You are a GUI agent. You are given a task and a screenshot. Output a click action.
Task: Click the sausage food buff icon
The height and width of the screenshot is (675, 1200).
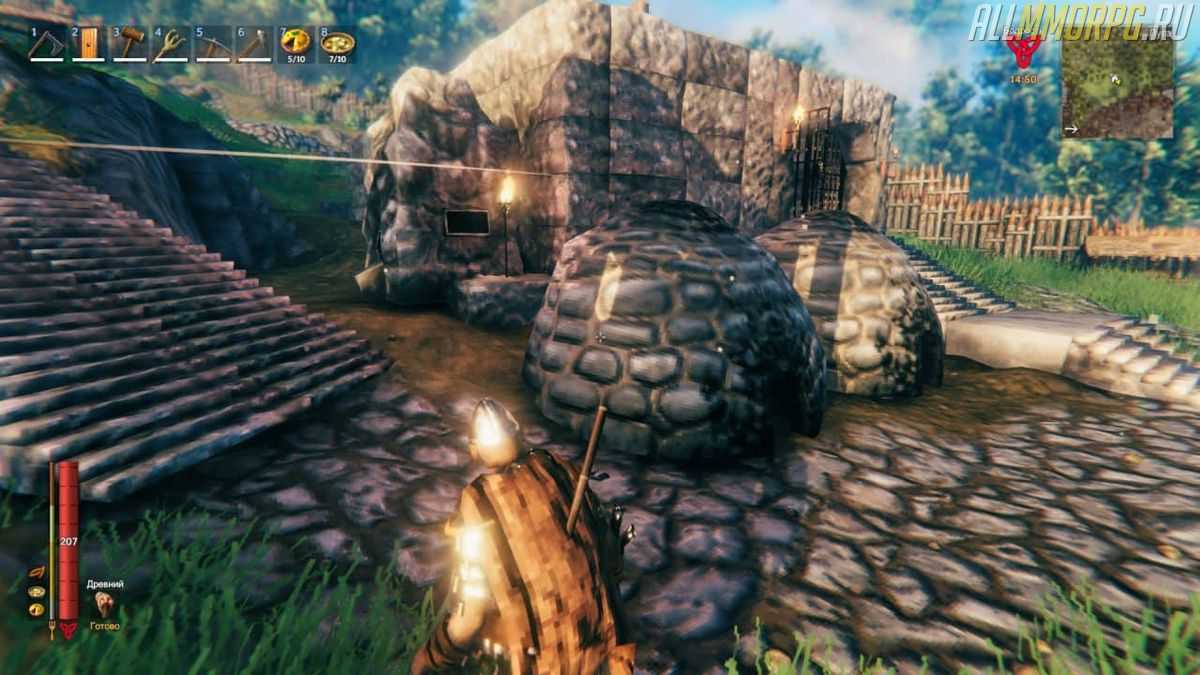[36, 573]
